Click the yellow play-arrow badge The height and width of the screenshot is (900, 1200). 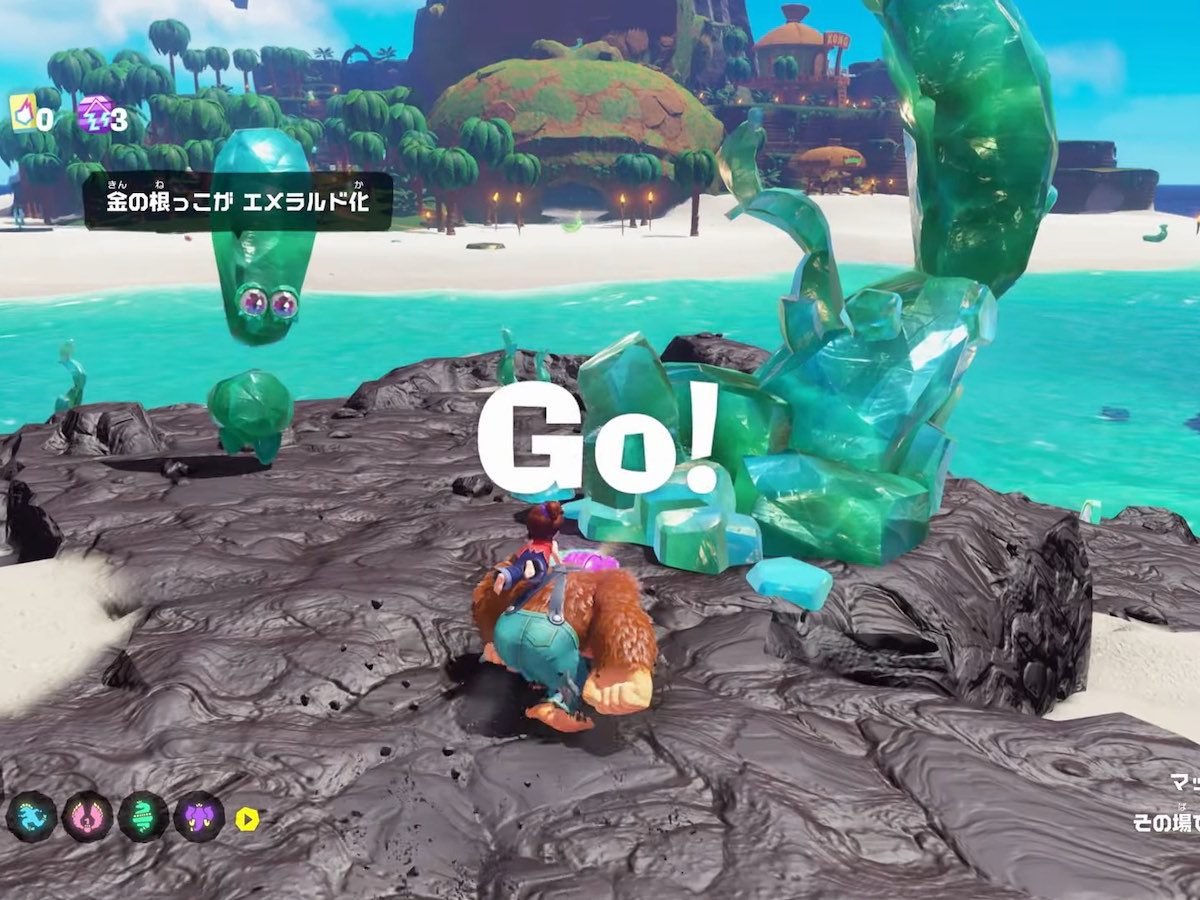pos(247,819)
